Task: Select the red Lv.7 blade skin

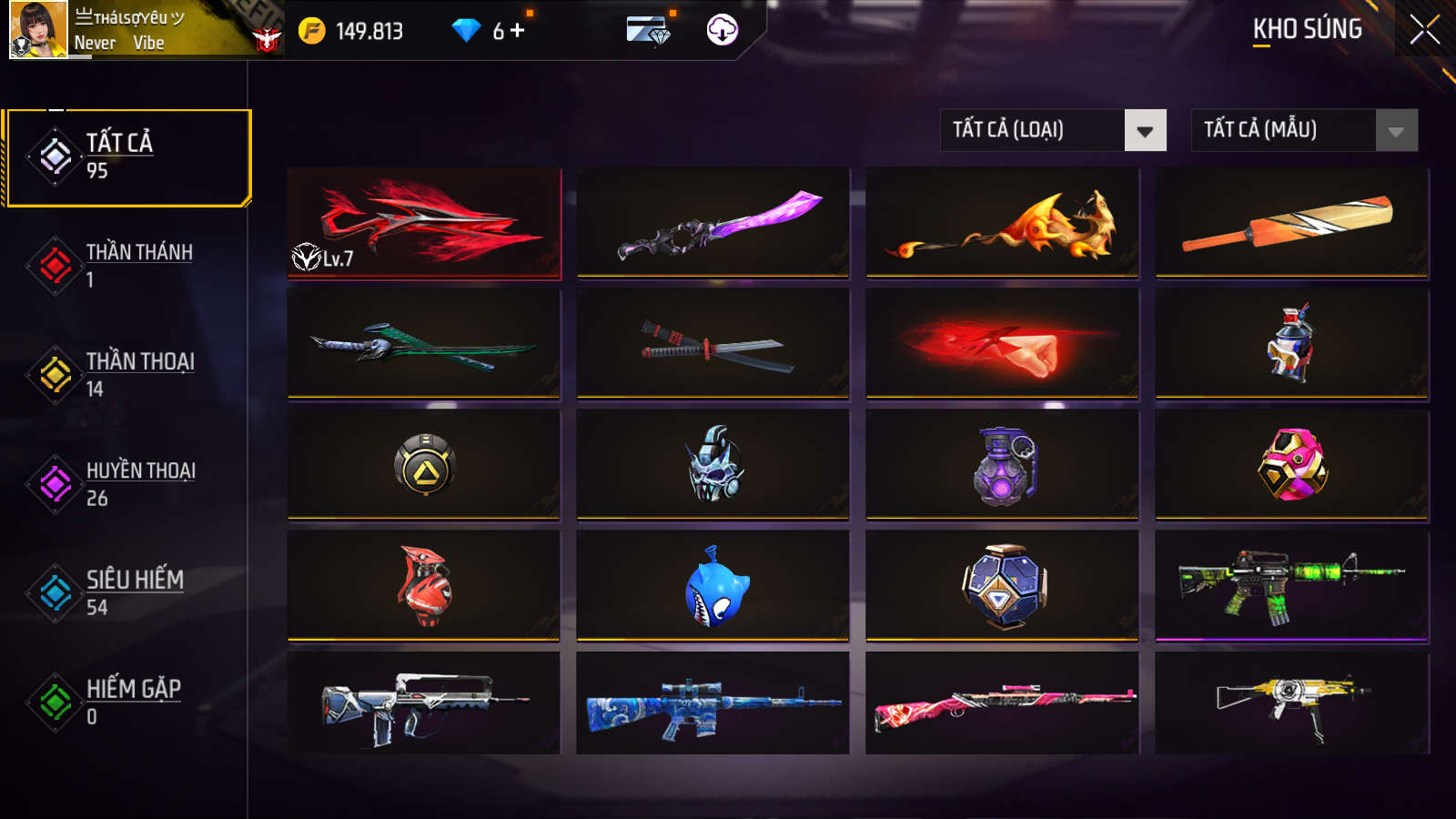Action: (424, 223)
